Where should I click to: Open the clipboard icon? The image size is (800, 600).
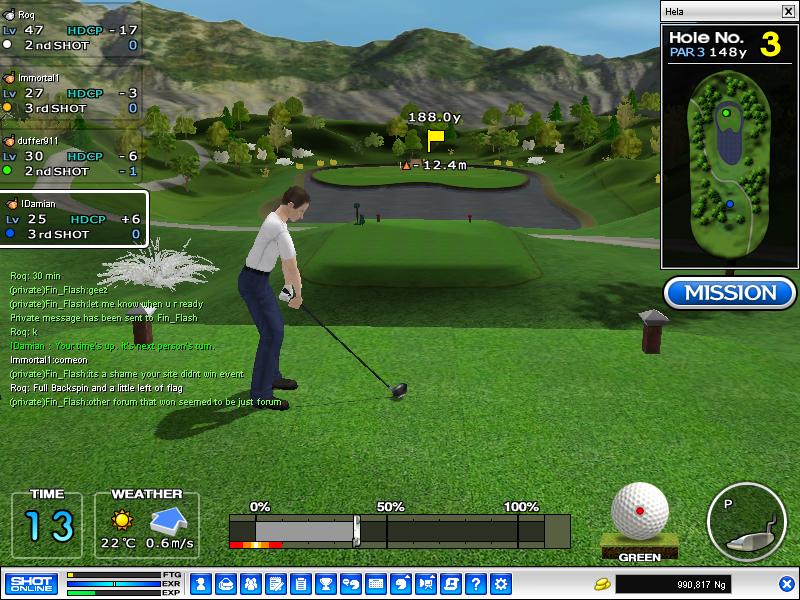tap(300, 583)
